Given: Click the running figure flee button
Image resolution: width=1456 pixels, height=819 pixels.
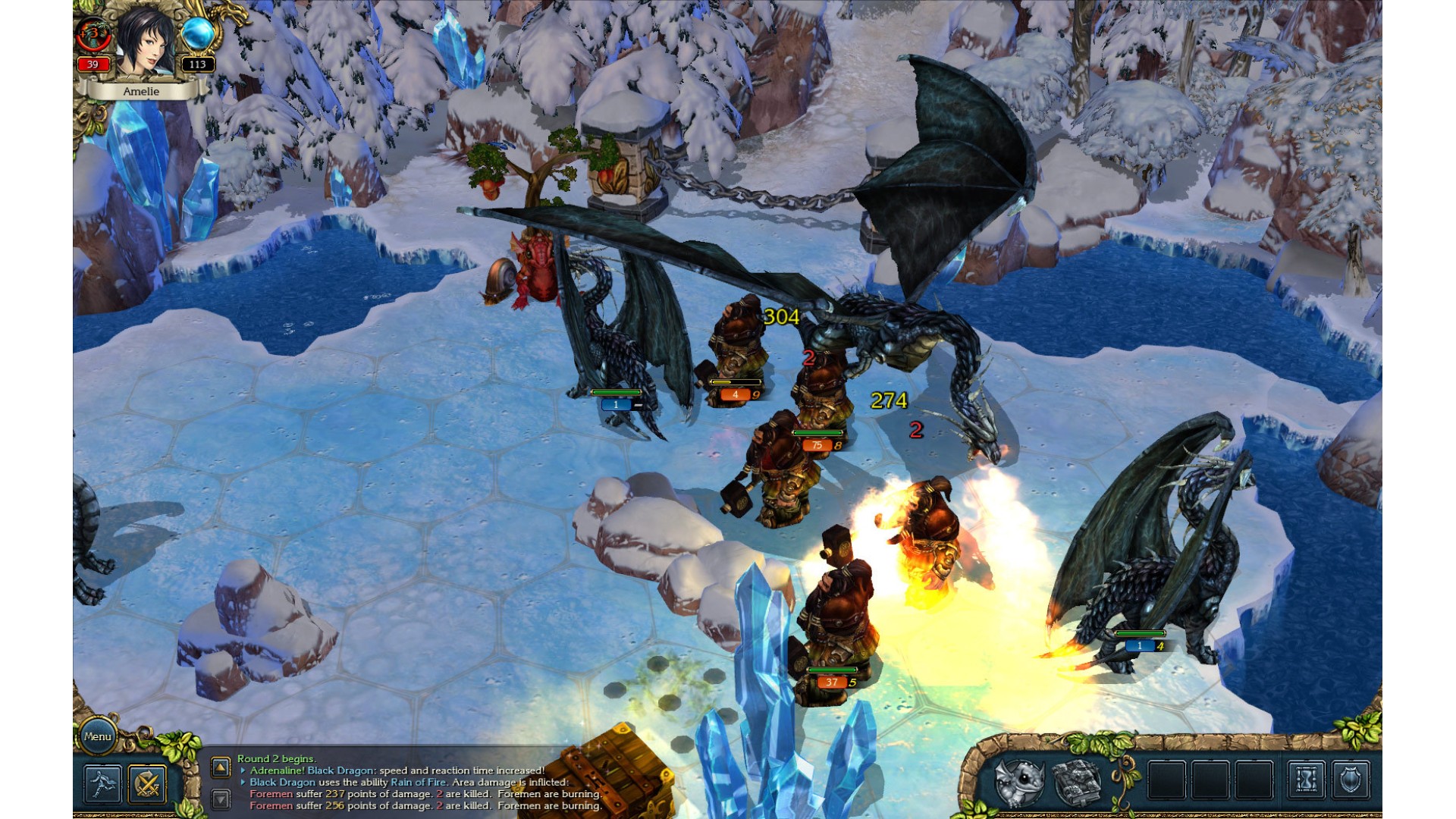Looking at the screenshot, I should pos(102,783).
